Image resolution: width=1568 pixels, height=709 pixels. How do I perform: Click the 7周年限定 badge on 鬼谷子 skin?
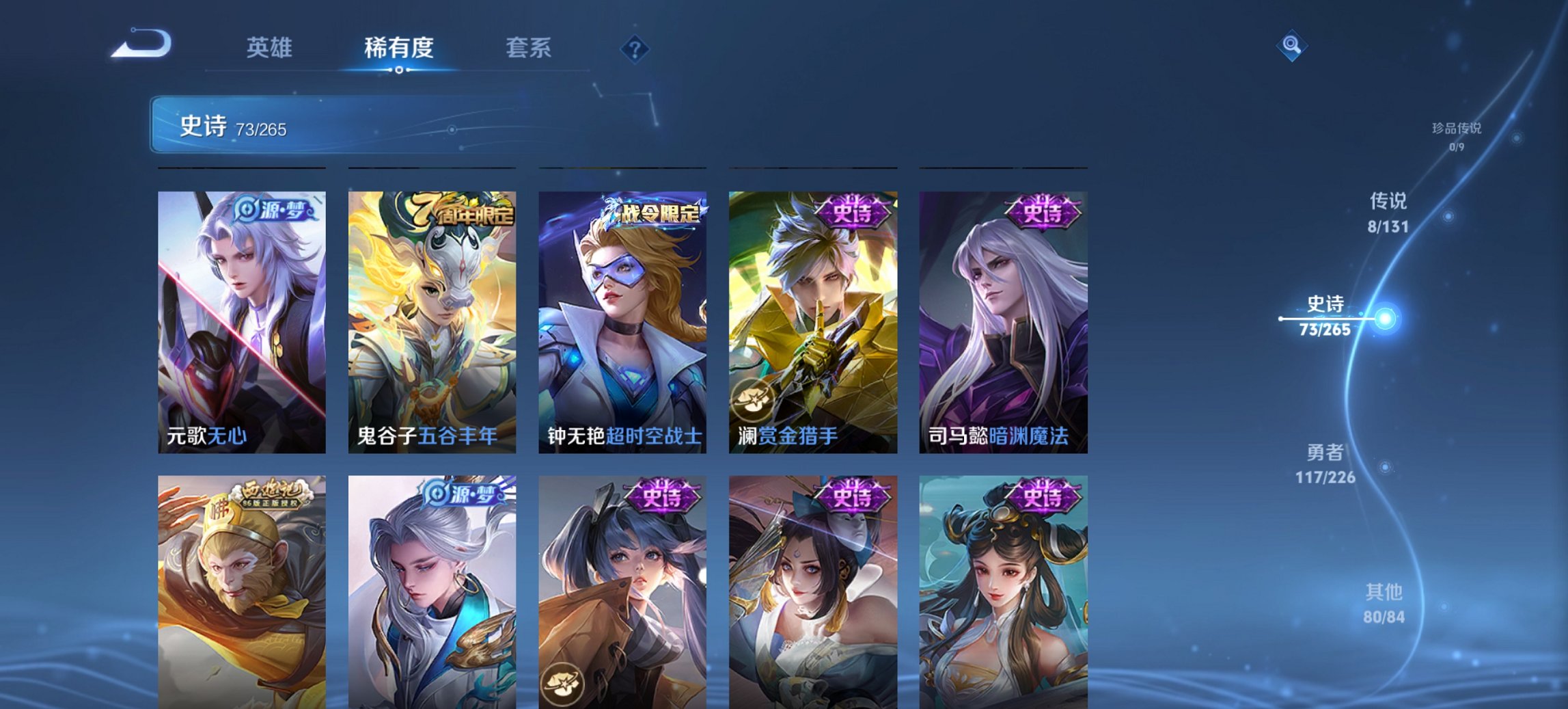454,211
